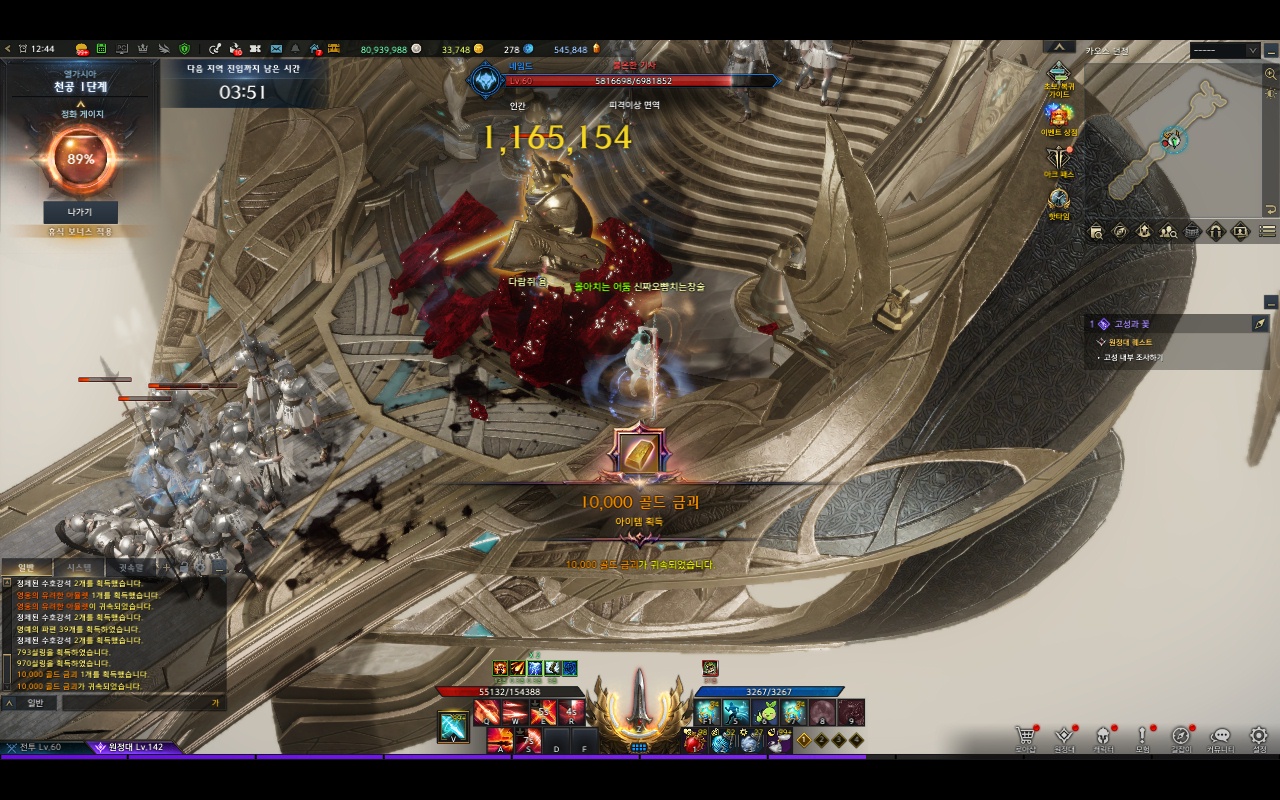This screenshot has height=800, width=1280.
Task: Activate the Q skill on the hotbar
Action: point(487,713)
